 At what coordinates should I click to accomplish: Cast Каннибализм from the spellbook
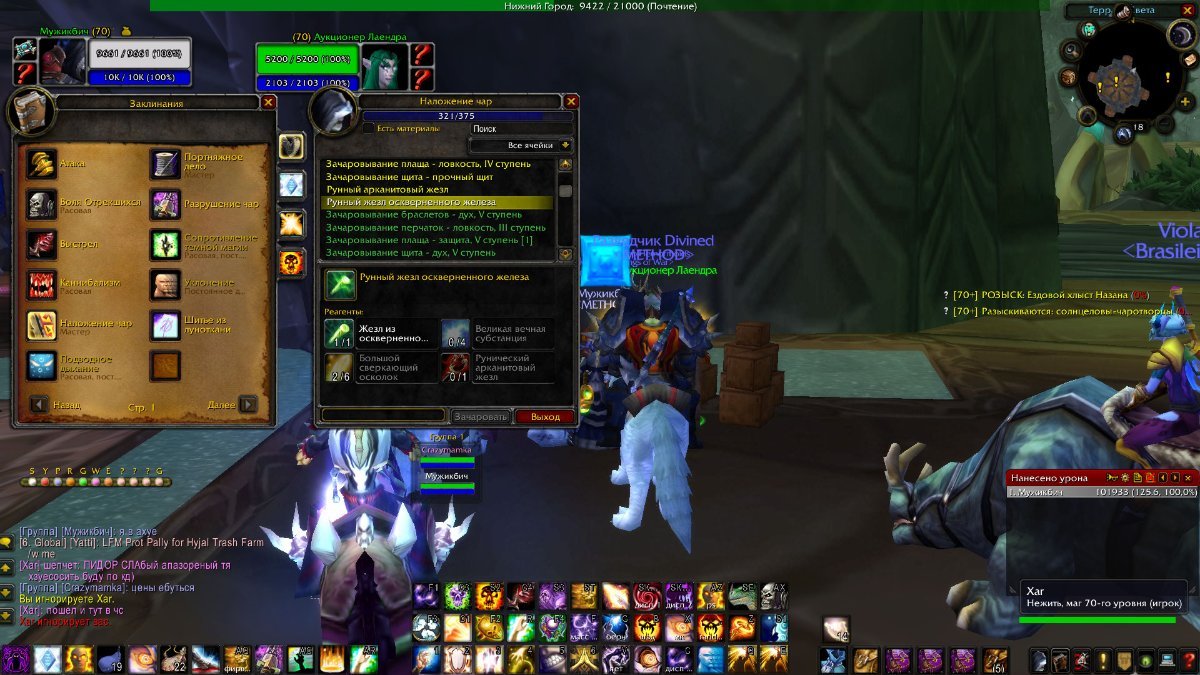click(x=42, y=285)
